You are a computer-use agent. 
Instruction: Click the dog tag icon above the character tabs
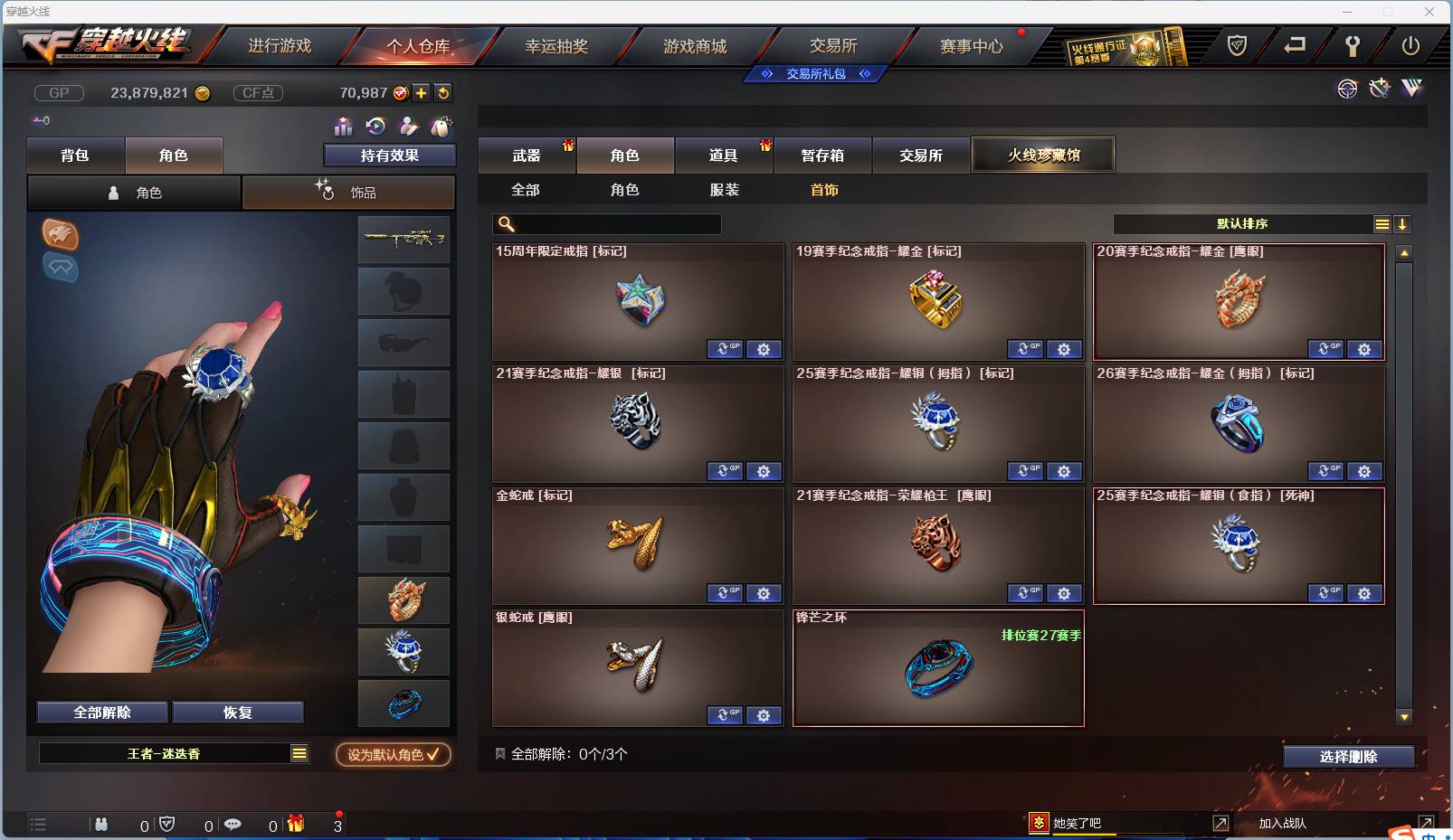(x=441, y=127)
